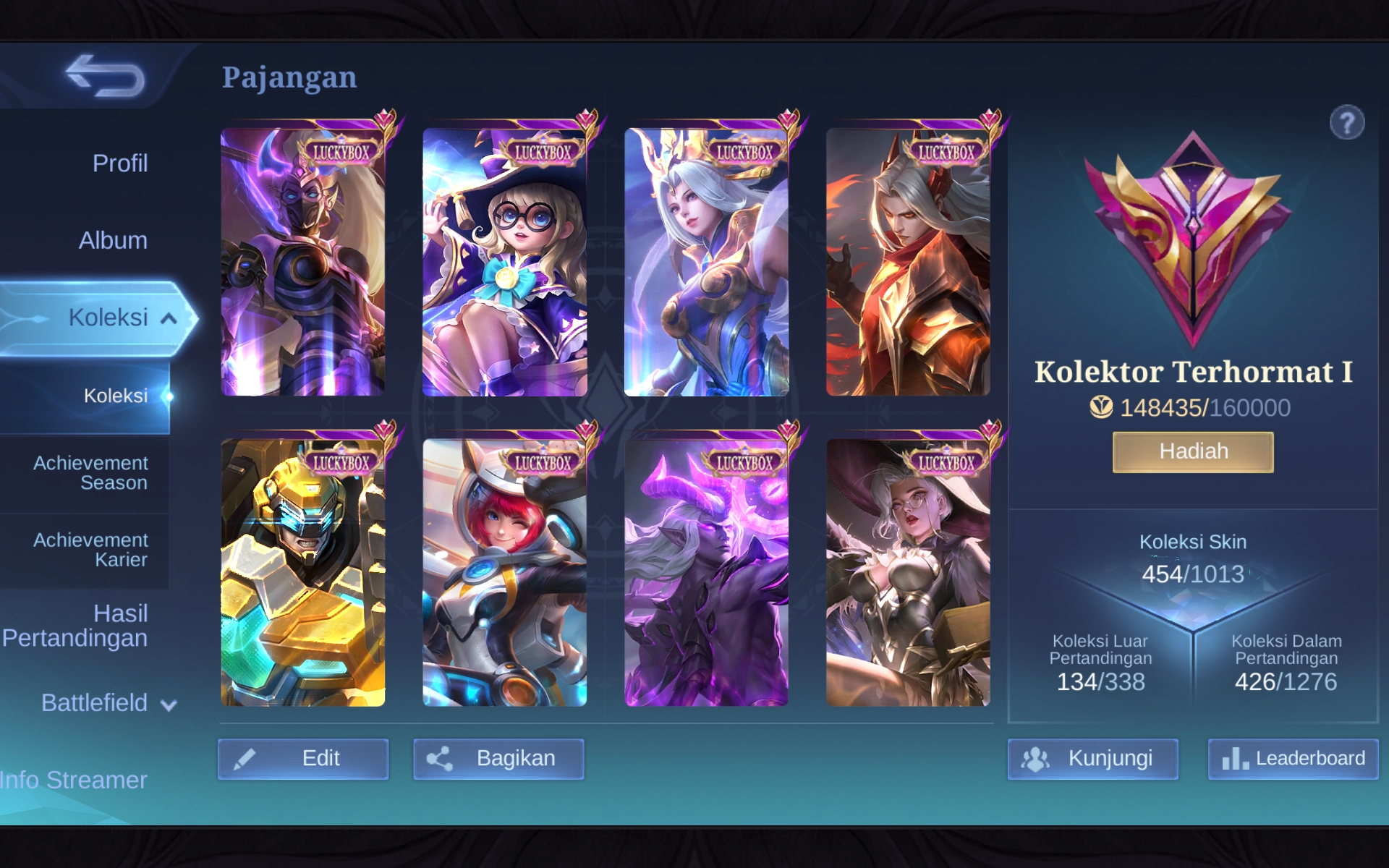
Task: Claim rewards with the Hadiah button
Action: click(x=1193, y=452)
